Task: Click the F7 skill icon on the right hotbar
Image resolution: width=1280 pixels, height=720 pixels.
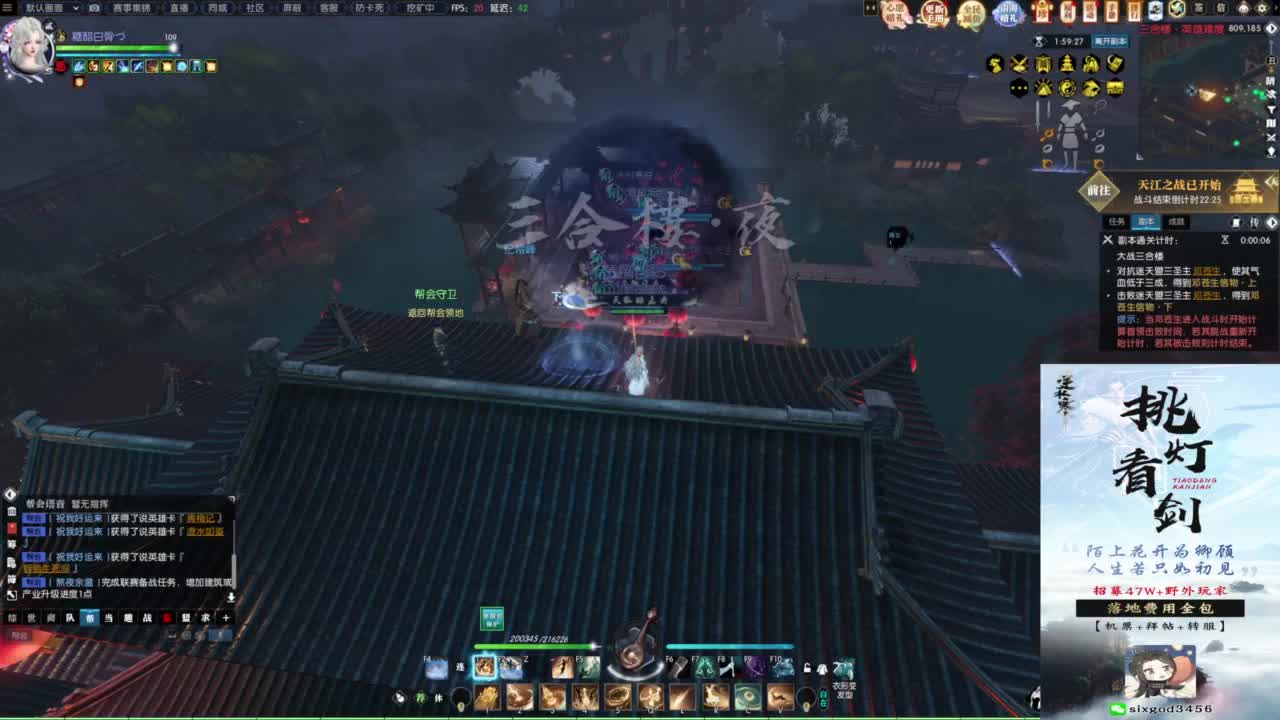Action: tap(707, 668)
